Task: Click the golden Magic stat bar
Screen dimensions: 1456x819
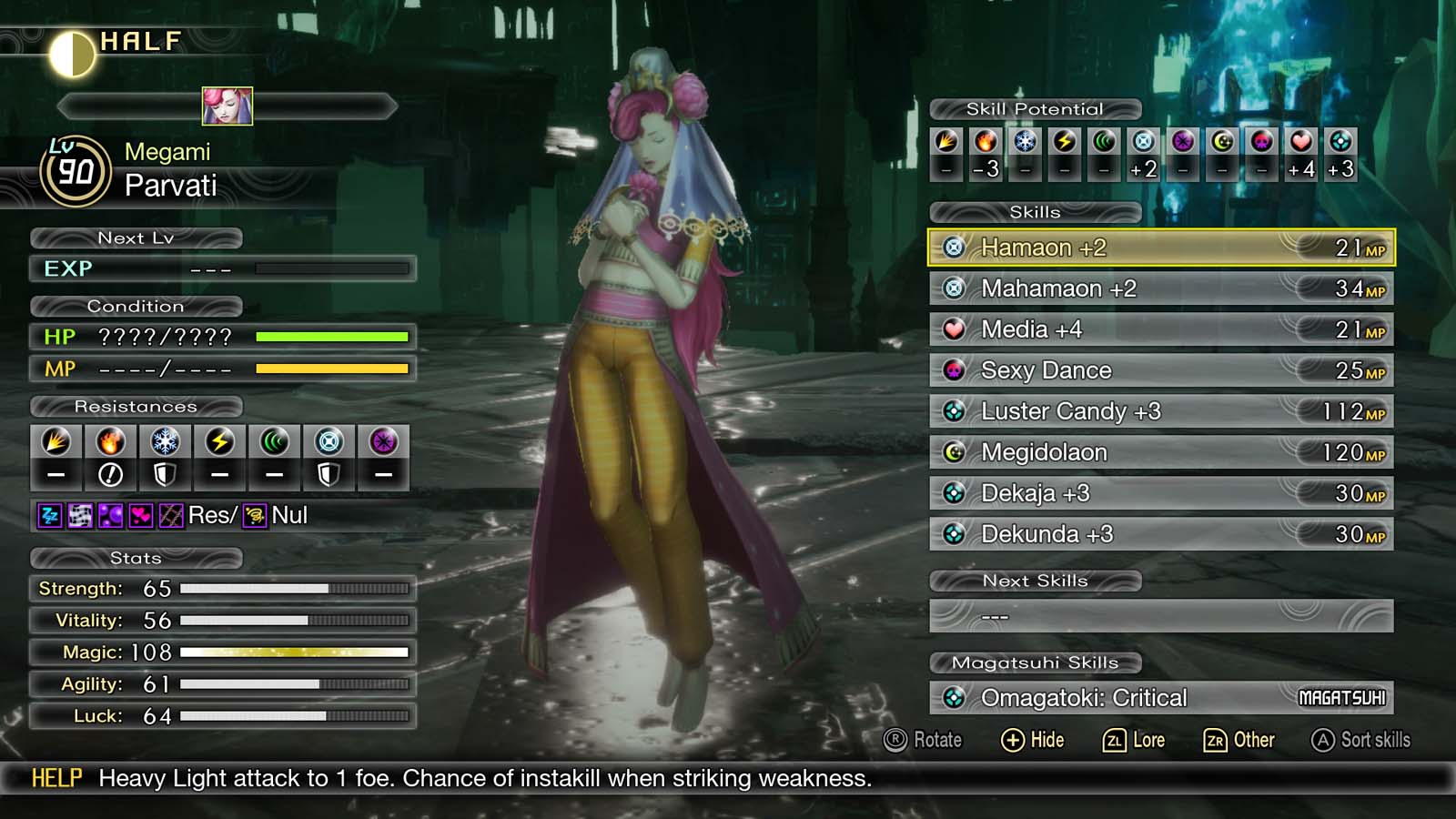Action: click(291, 652)
